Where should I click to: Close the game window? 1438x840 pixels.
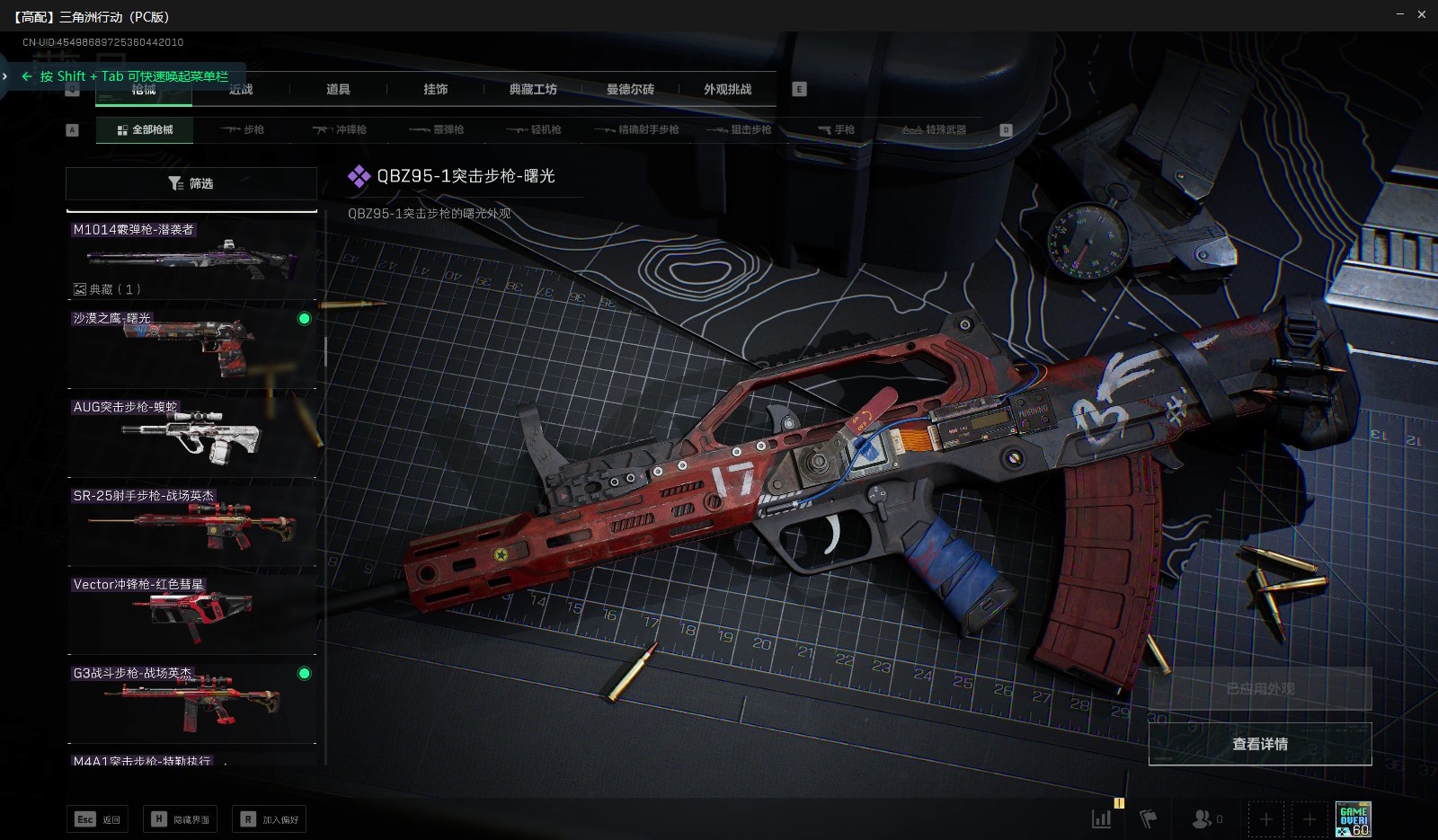[1422, 14]
